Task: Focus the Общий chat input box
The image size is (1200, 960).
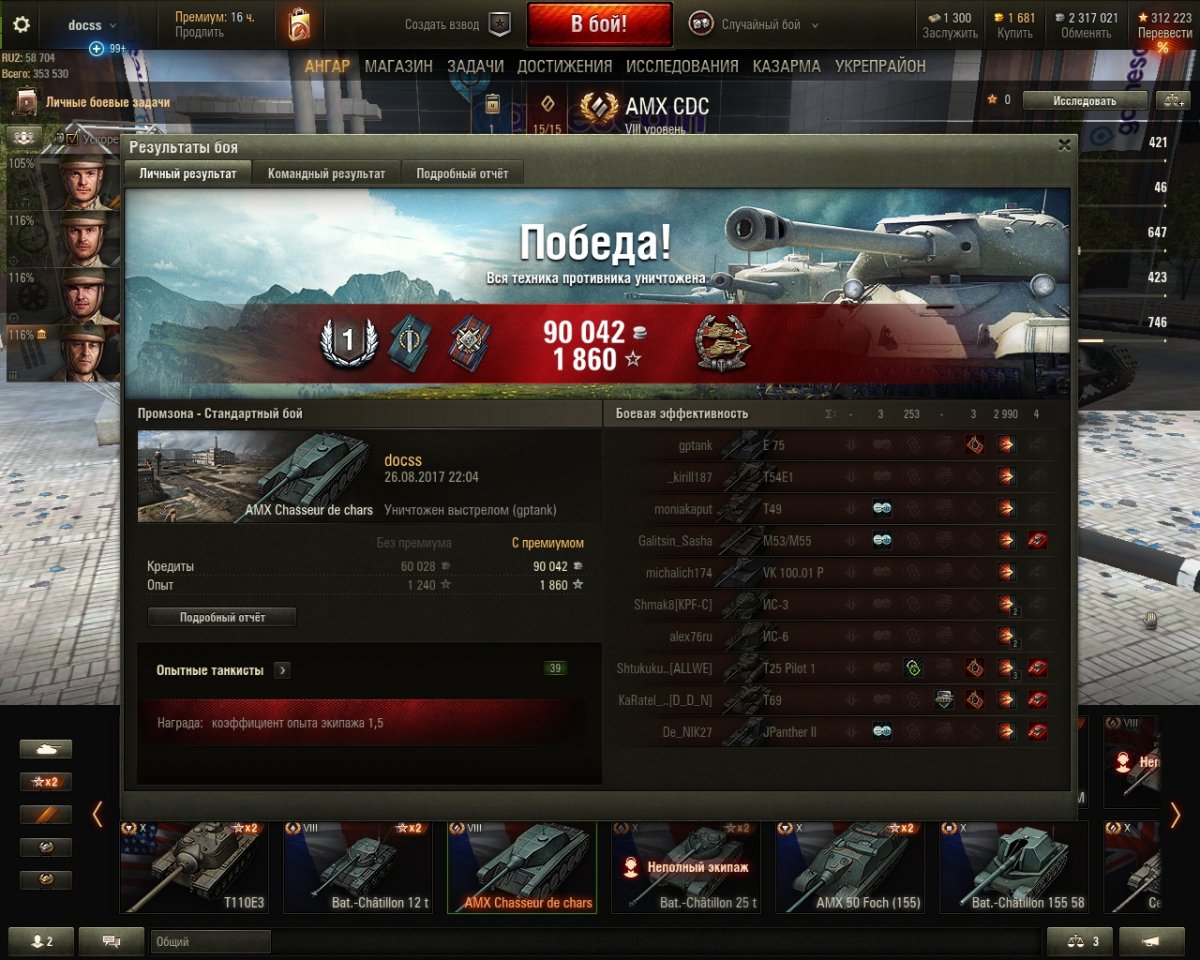Action: tap(210, 941)
